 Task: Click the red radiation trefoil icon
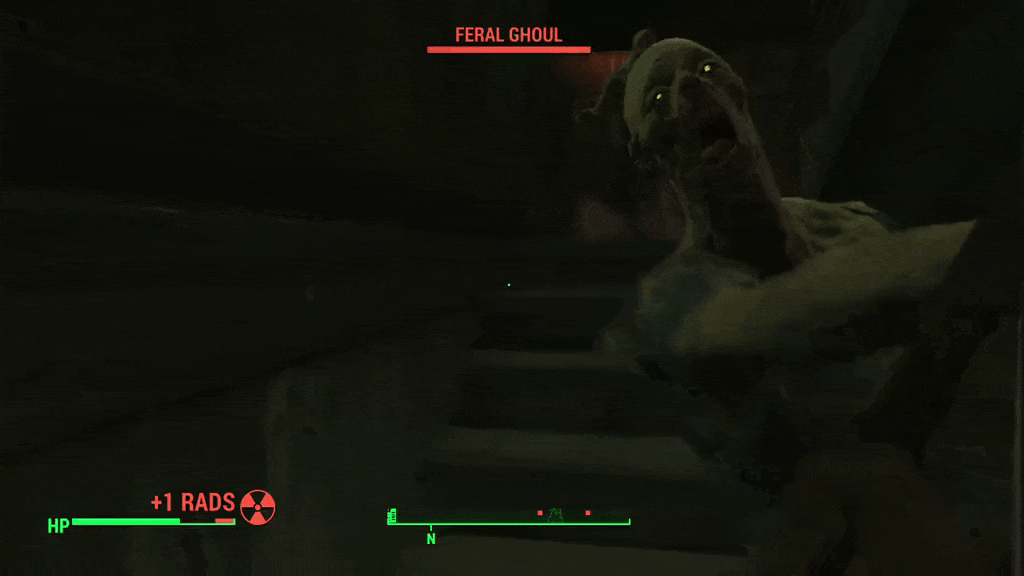tap(257, 507)
